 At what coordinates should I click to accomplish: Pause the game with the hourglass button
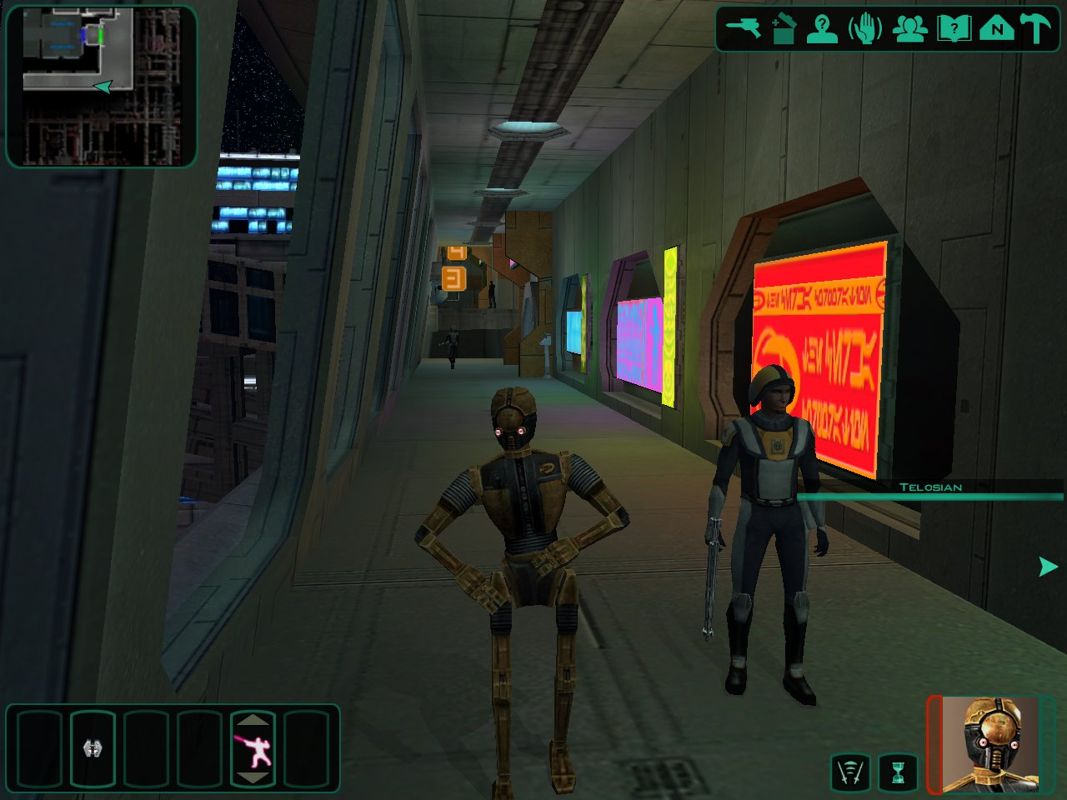pyautogui.click(x=896, y=772)
